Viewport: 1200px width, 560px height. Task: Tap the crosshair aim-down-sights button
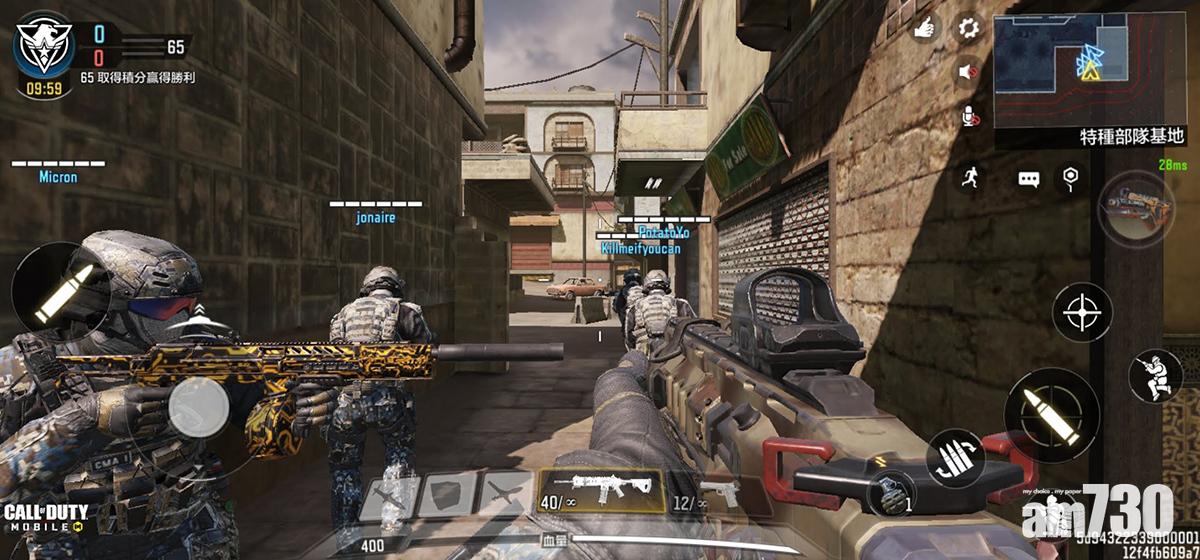tap(1082, 313)
